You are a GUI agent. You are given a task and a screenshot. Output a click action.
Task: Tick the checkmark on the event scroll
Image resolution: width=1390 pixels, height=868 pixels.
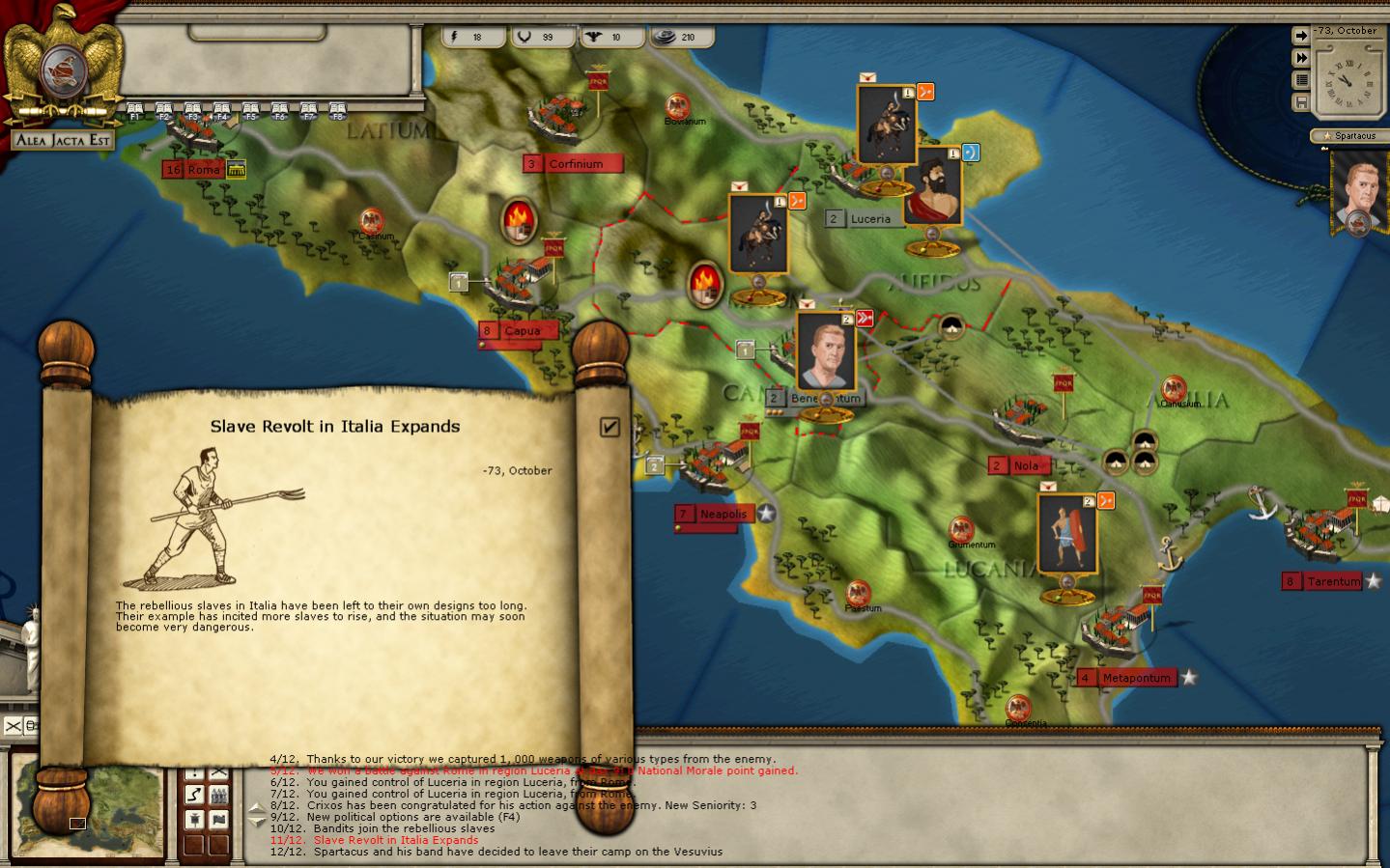(610, 427)
